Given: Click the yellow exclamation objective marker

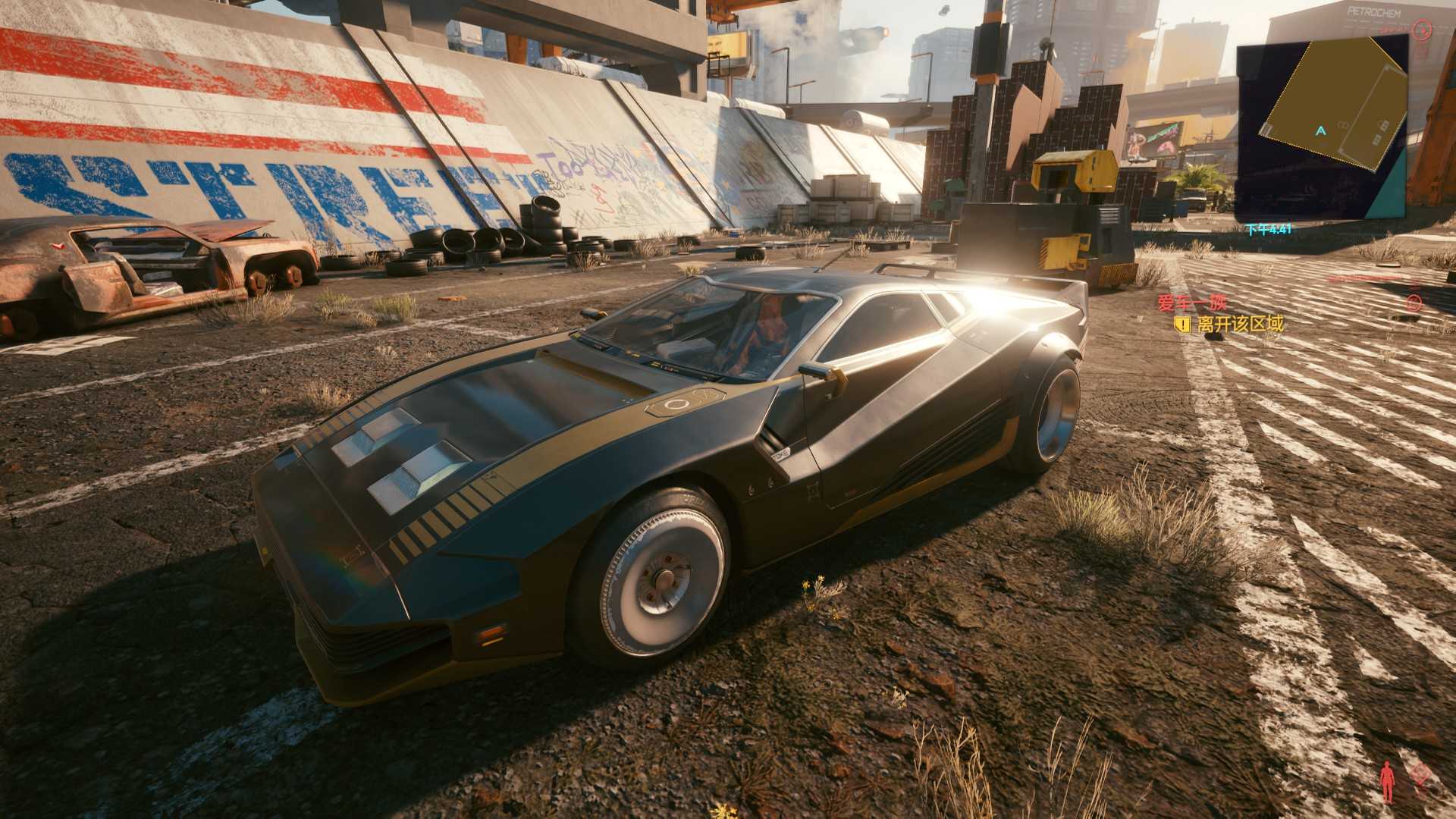Looking at the screenshot, I should pyautogui.click(x=1181, y=325).
